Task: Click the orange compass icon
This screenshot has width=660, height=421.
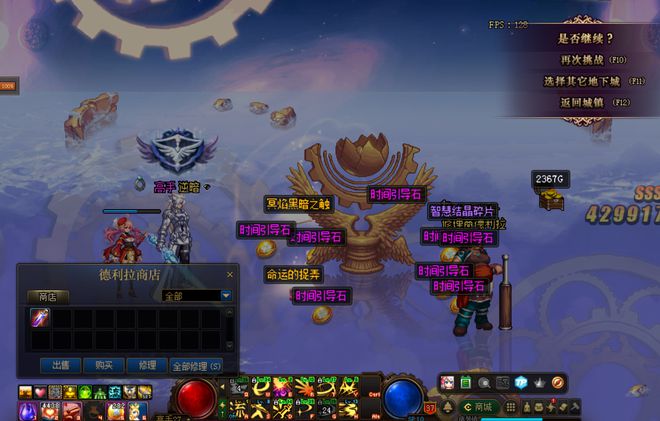Action: pos(558,382)
